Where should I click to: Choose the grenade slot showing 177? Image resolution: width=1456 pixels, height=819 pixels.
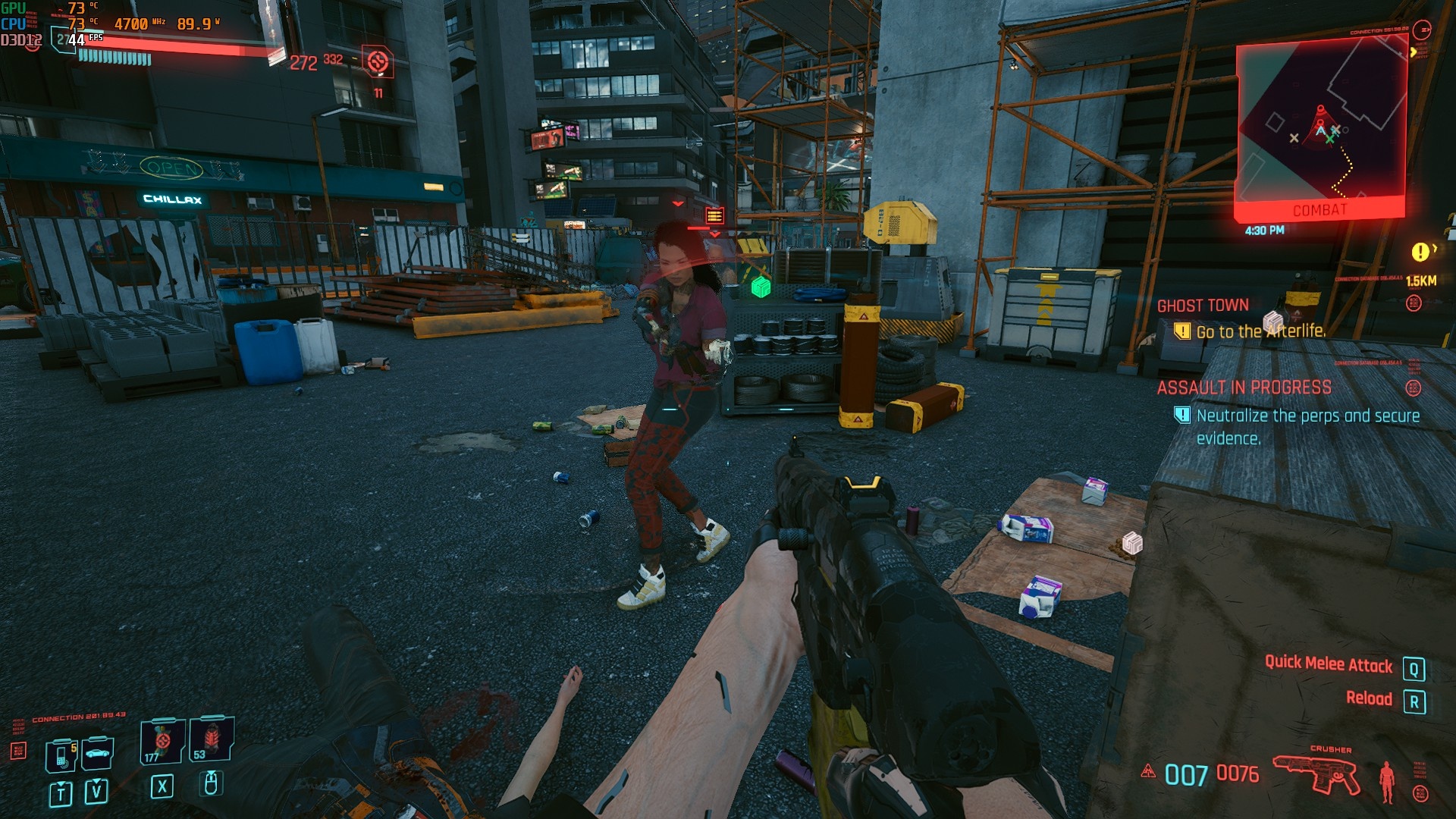[x=162, y=741]
